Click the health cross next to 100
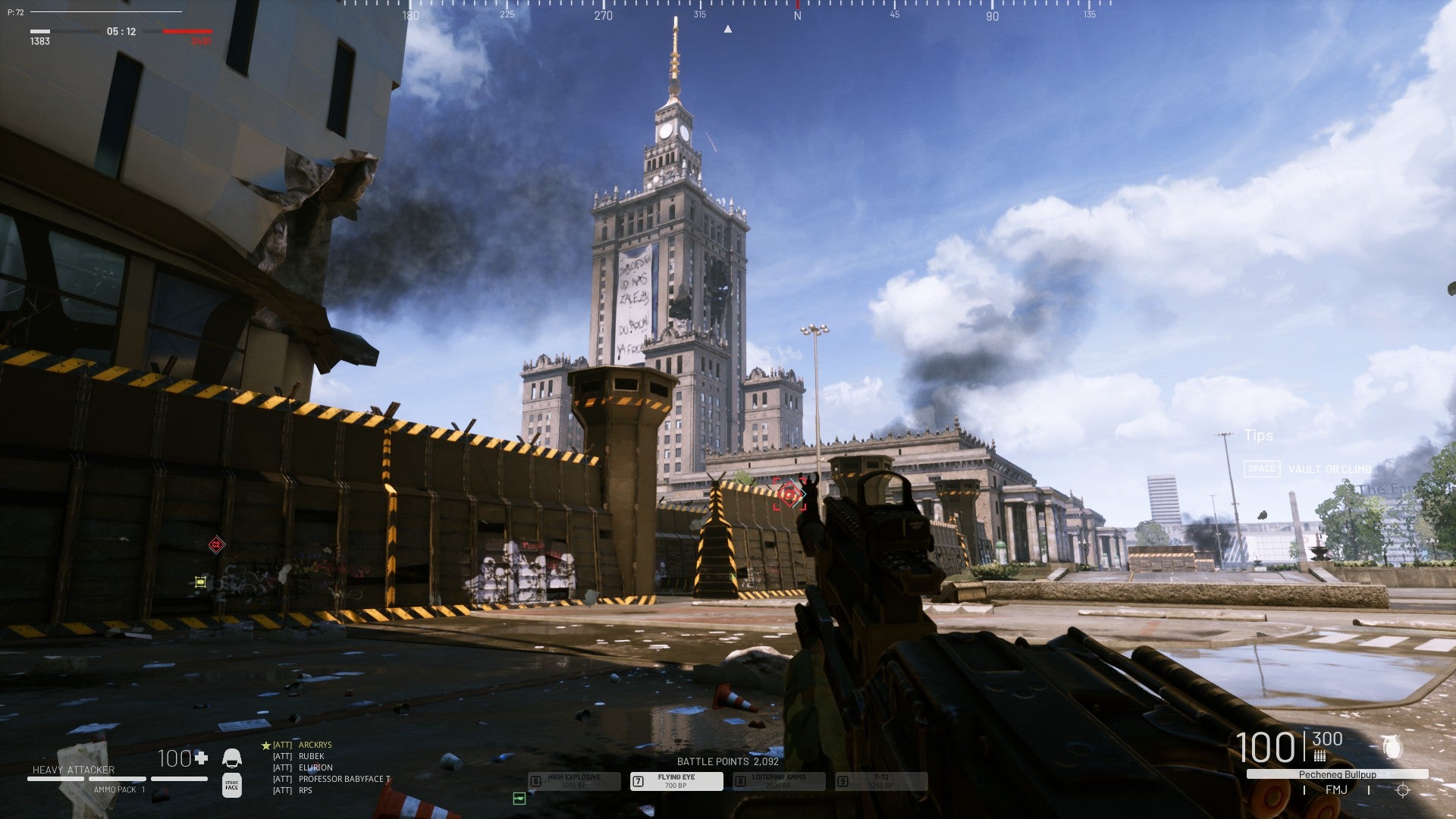Viewport: 1456px width, 819px height. (x=201, y=758)
